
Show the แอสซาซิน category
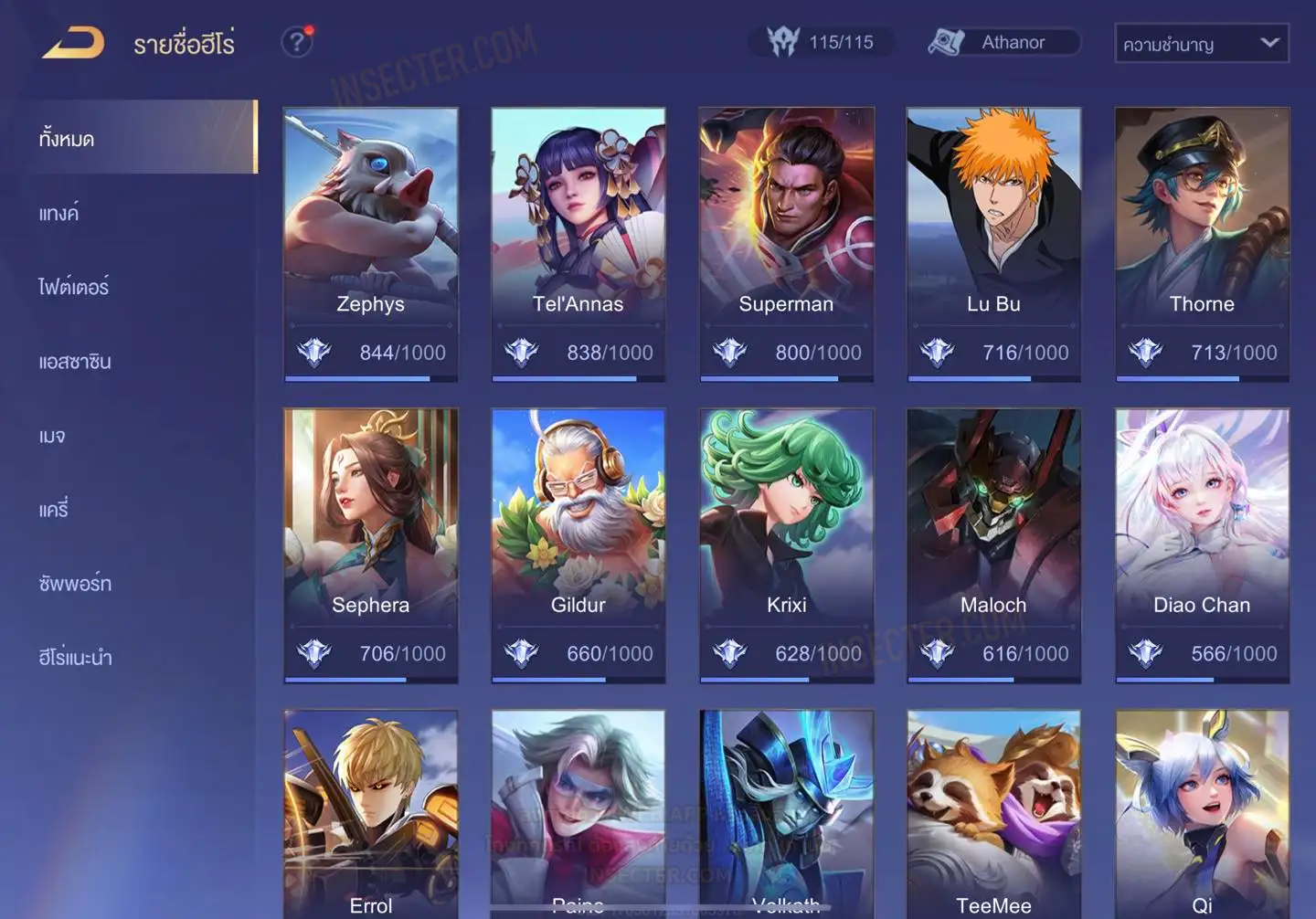click(x=75, y=362)
